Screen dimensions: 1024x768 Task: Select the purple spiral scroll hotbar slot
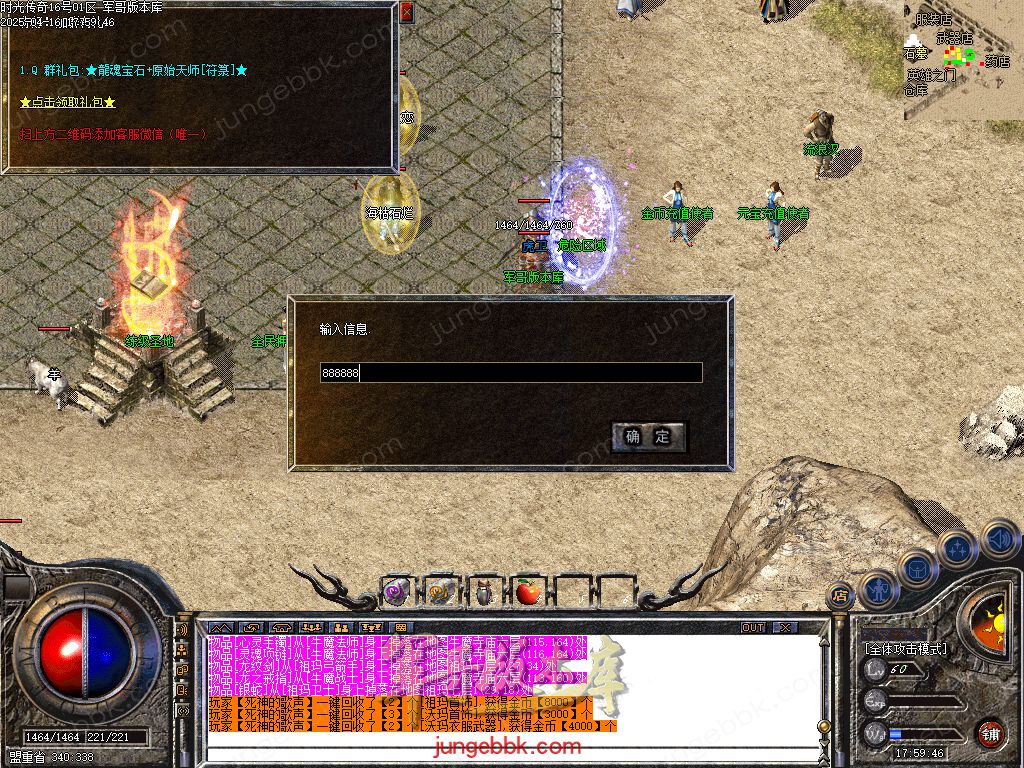pyautogui.click(x=397, y=593)
